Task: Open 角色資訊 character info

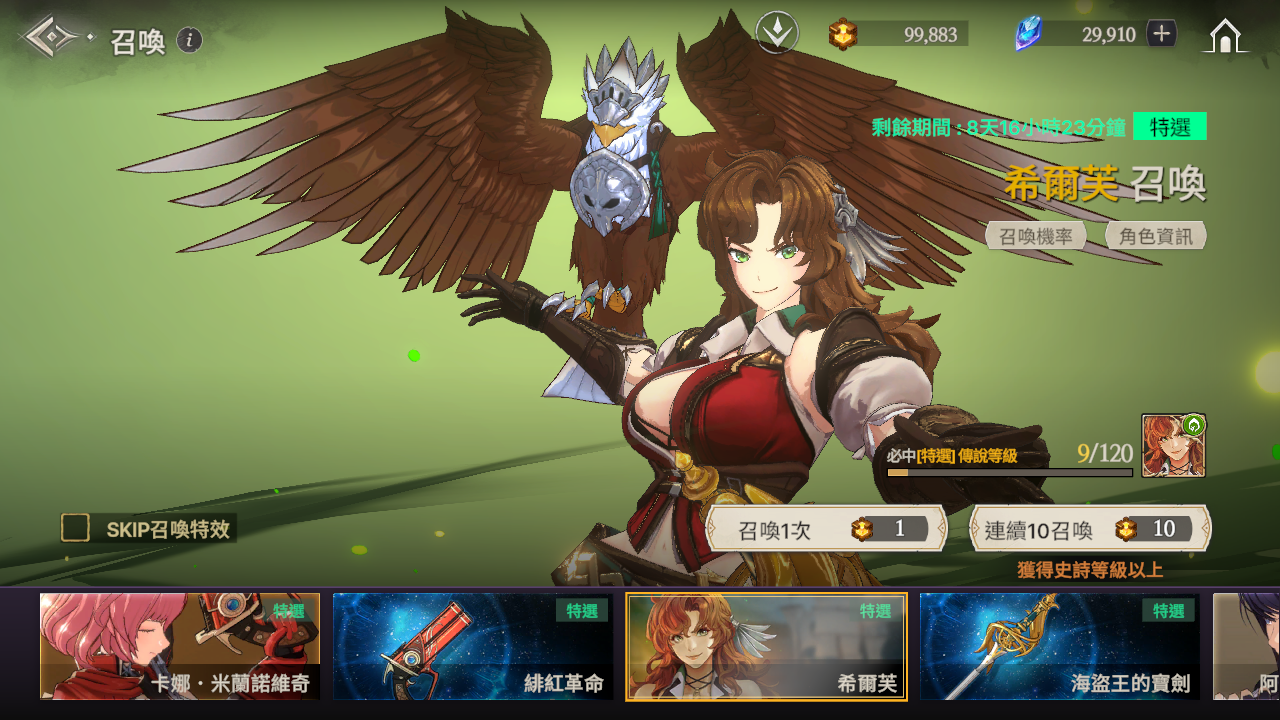Action: 1156,236
